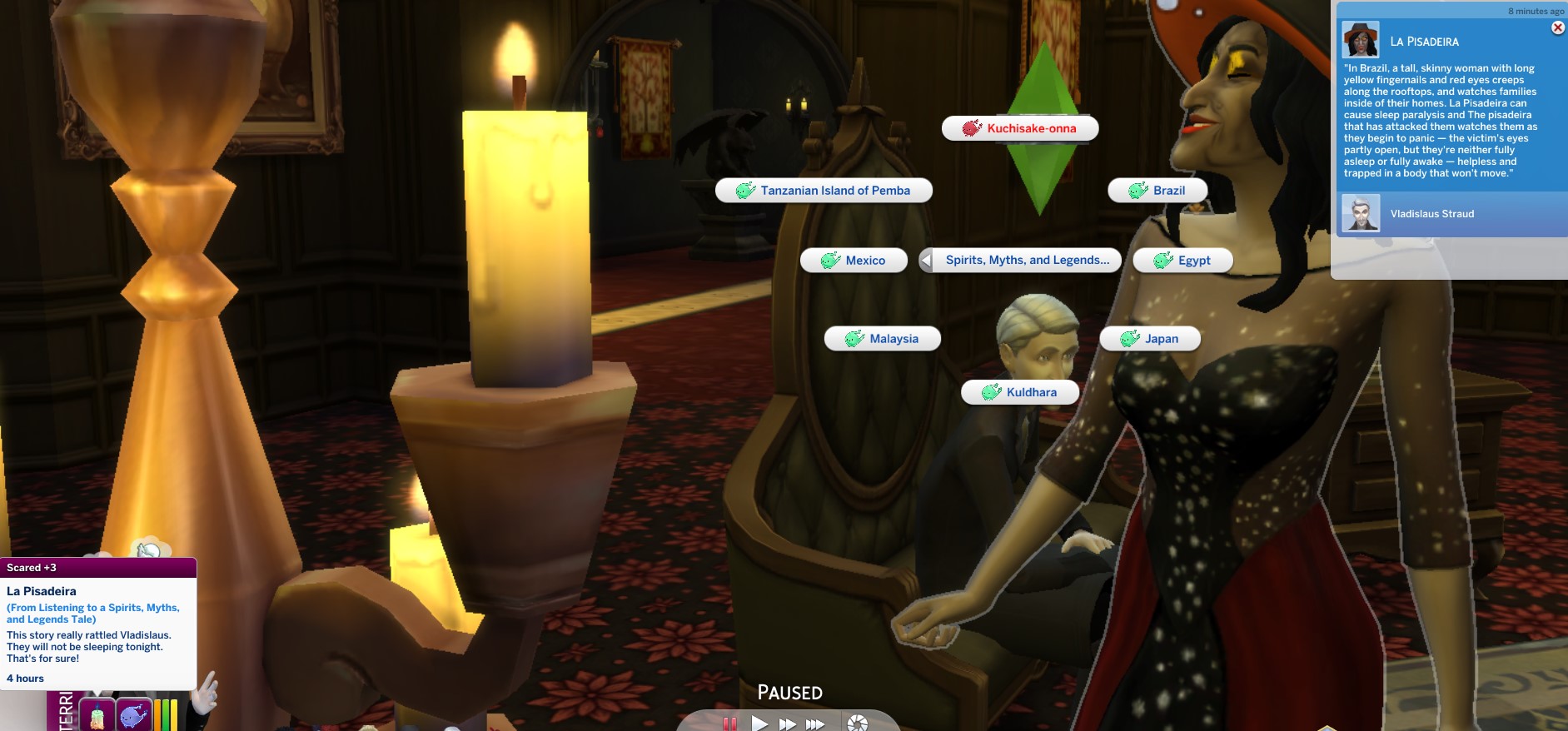Resume the game with the play button
Screen dimensions: 1568x731
click(x=759, y=724)
